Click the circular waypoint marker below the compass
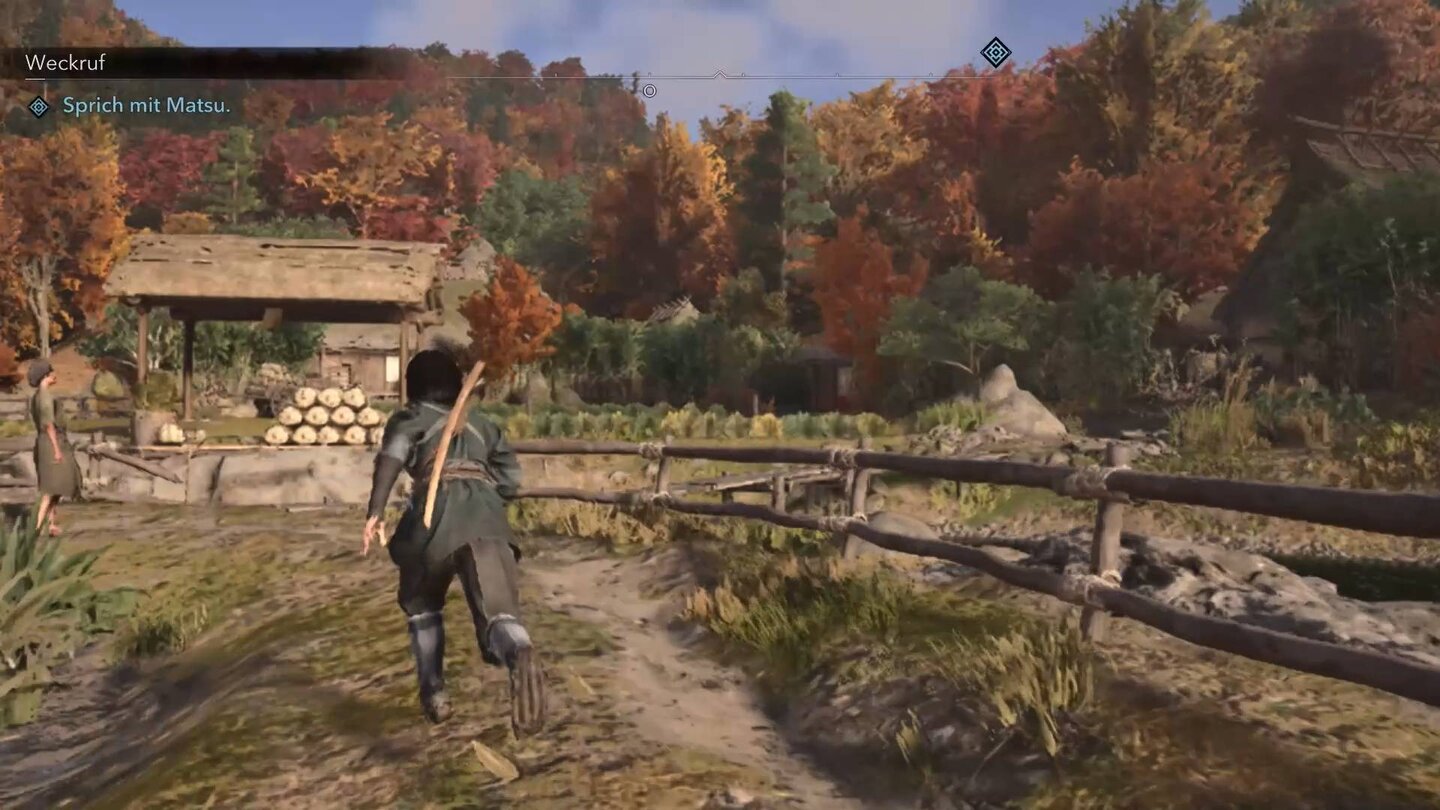 click(x=651, y=91)
